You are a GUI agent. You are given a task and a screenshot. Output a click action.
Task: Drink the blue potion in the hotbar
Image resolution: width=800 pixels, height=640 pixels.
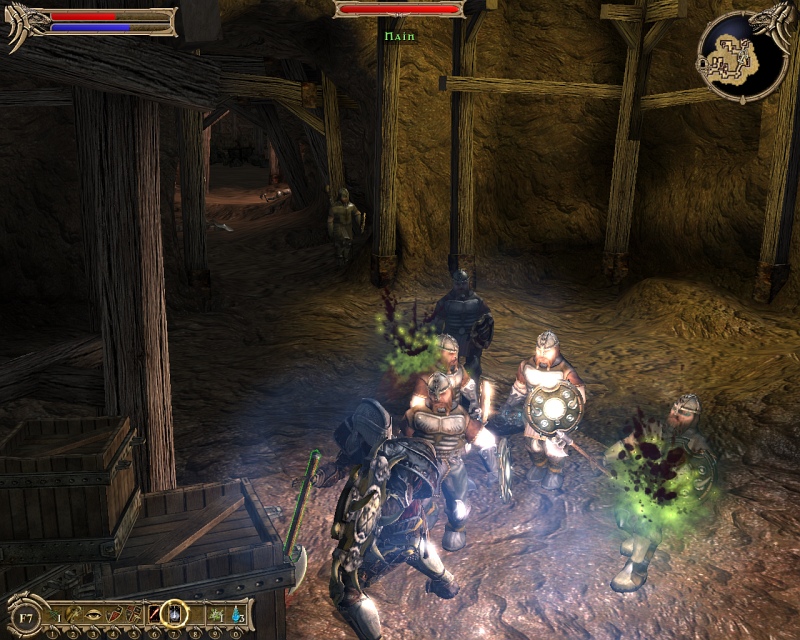[x=237, y=612]
